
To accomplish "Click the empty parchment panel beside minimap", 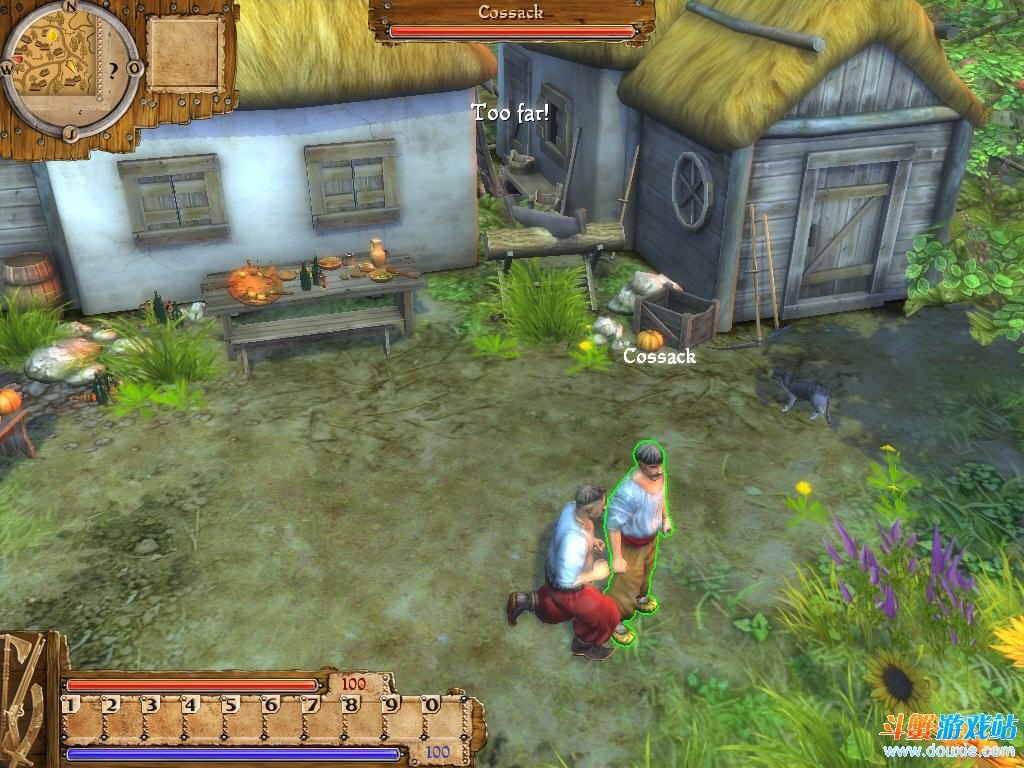I will [185, 53].
